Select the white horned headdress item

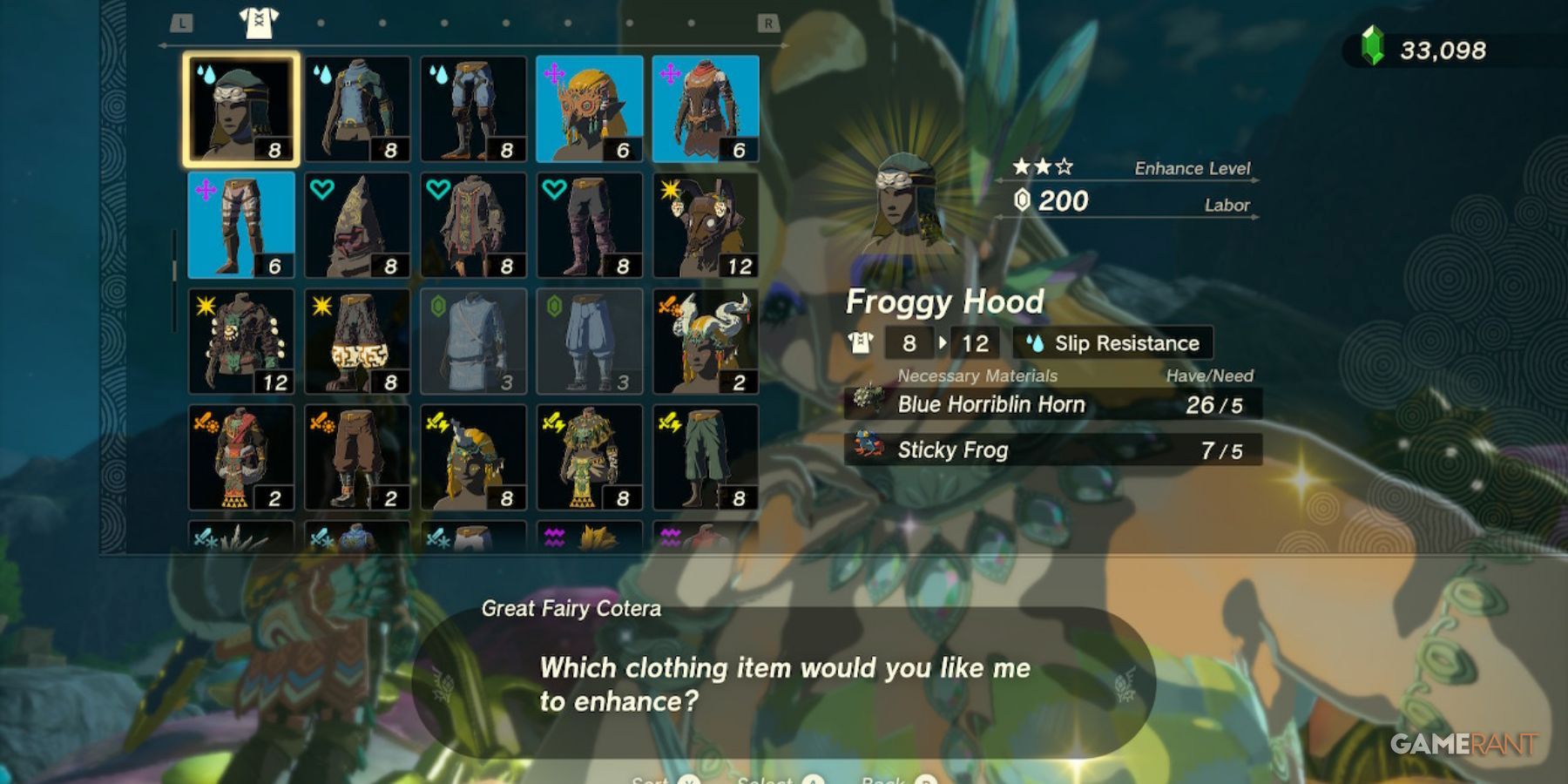(x=706, y=340)
